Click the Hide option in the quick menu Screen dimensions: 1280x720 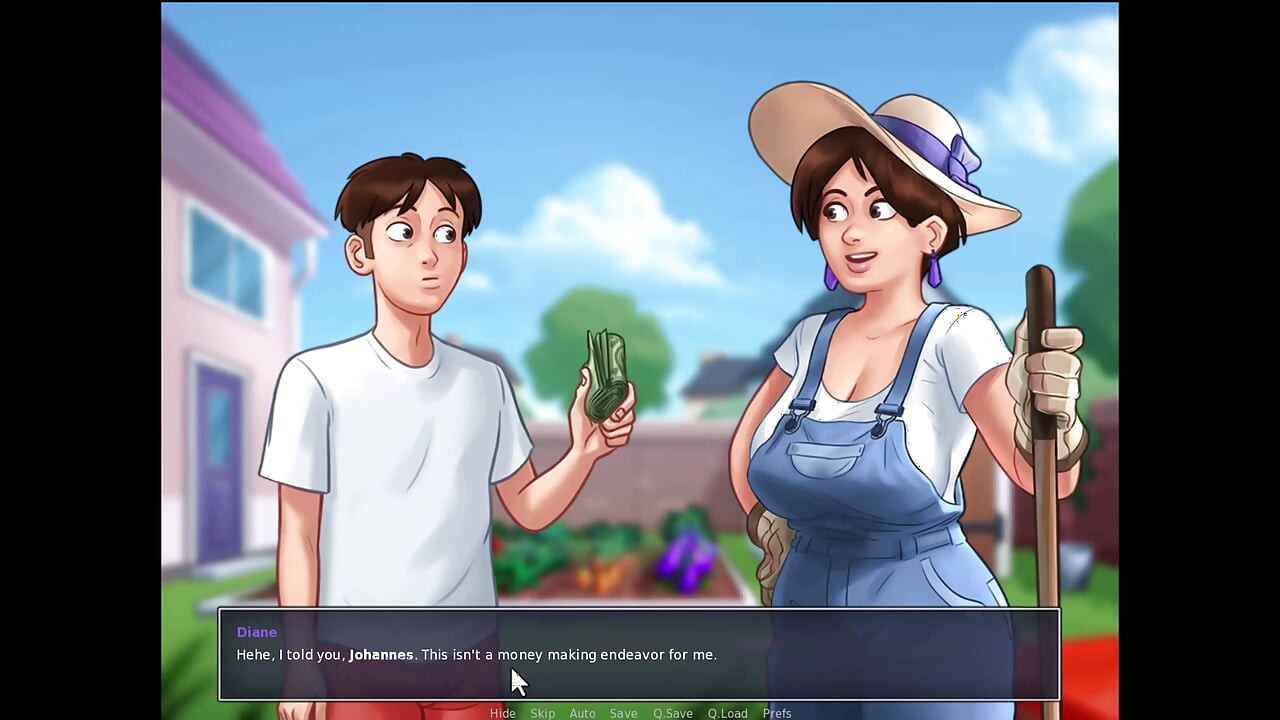[503, 713]
